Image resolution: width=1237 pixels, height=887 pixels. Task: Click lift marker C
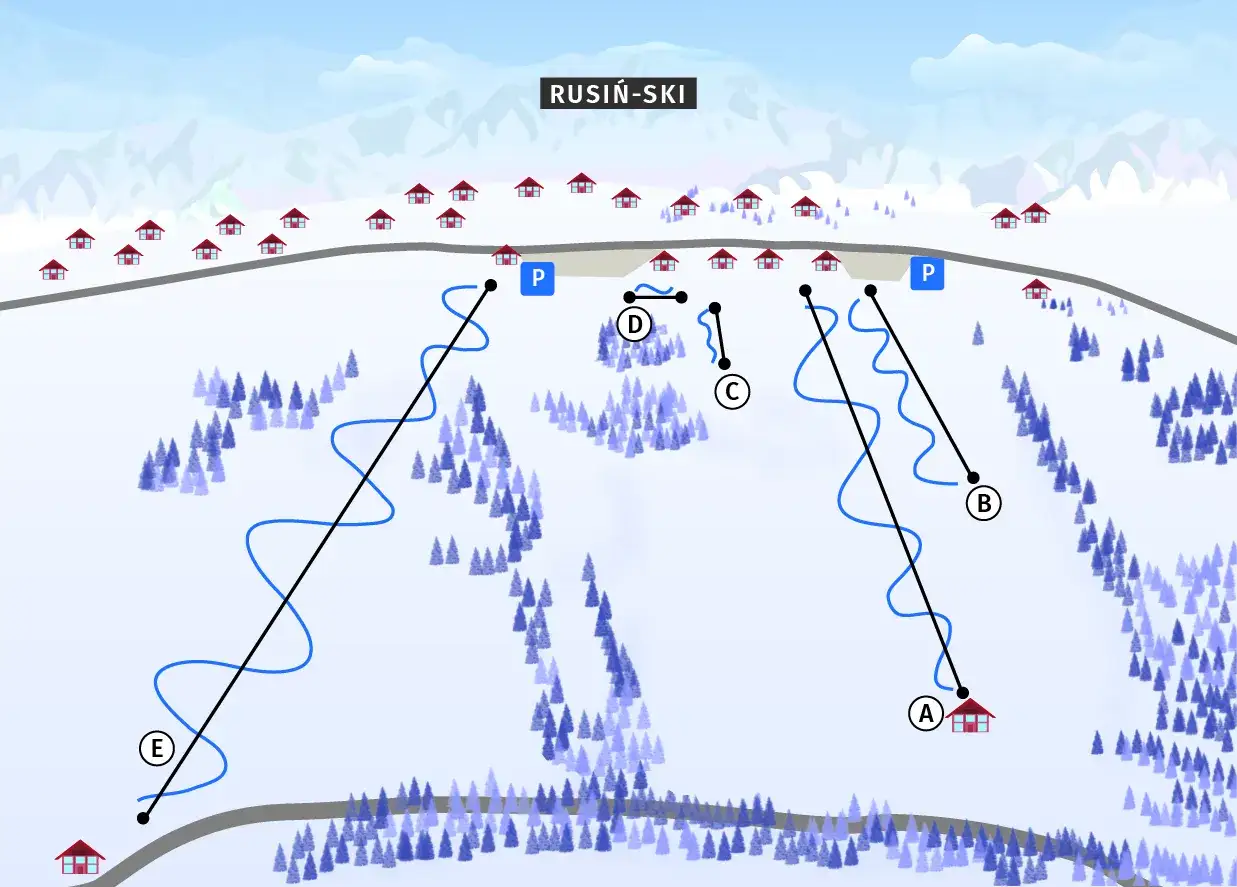(732, 392)
